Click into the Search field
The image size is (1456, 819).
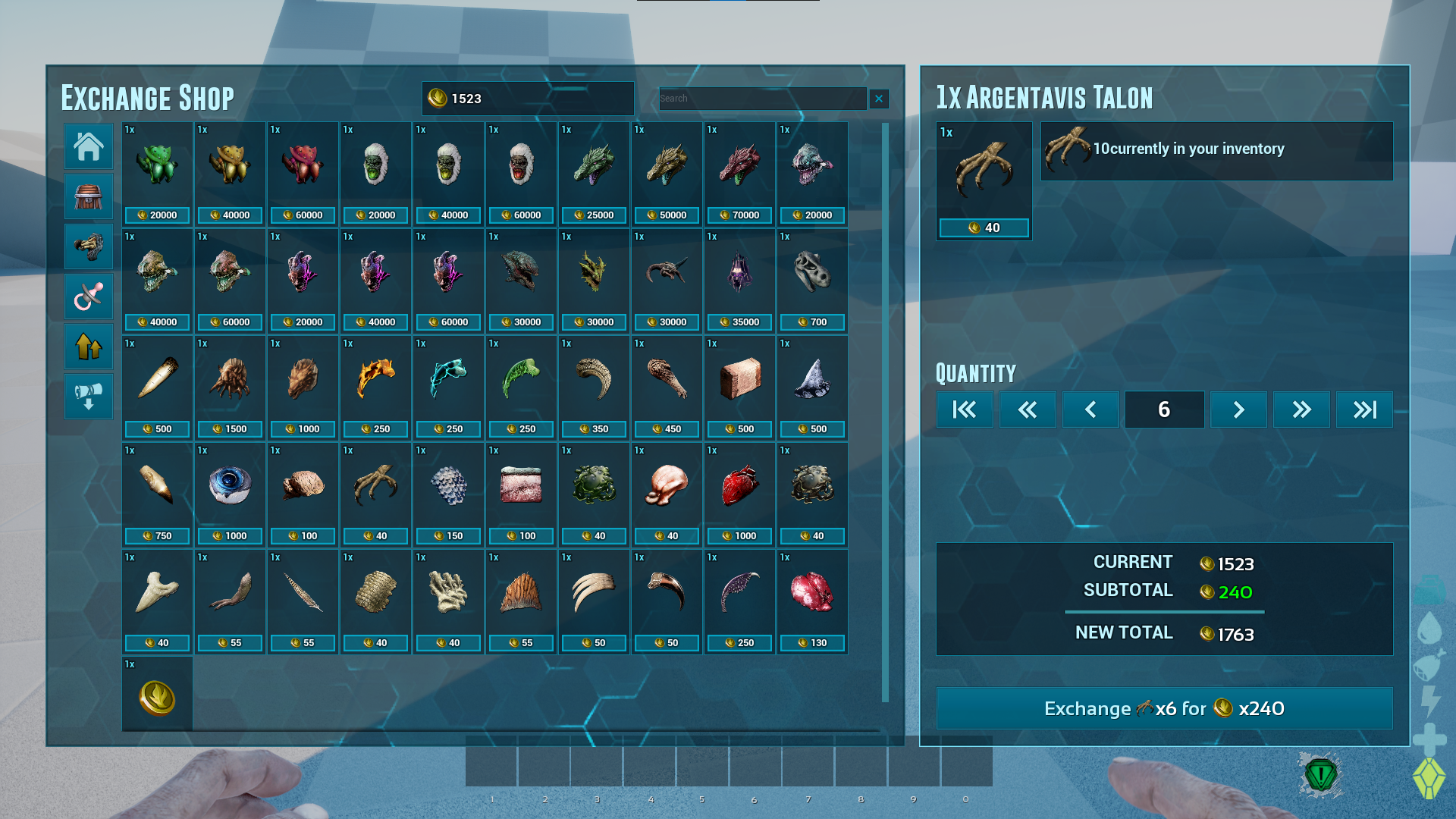click(x=762, y=99)
